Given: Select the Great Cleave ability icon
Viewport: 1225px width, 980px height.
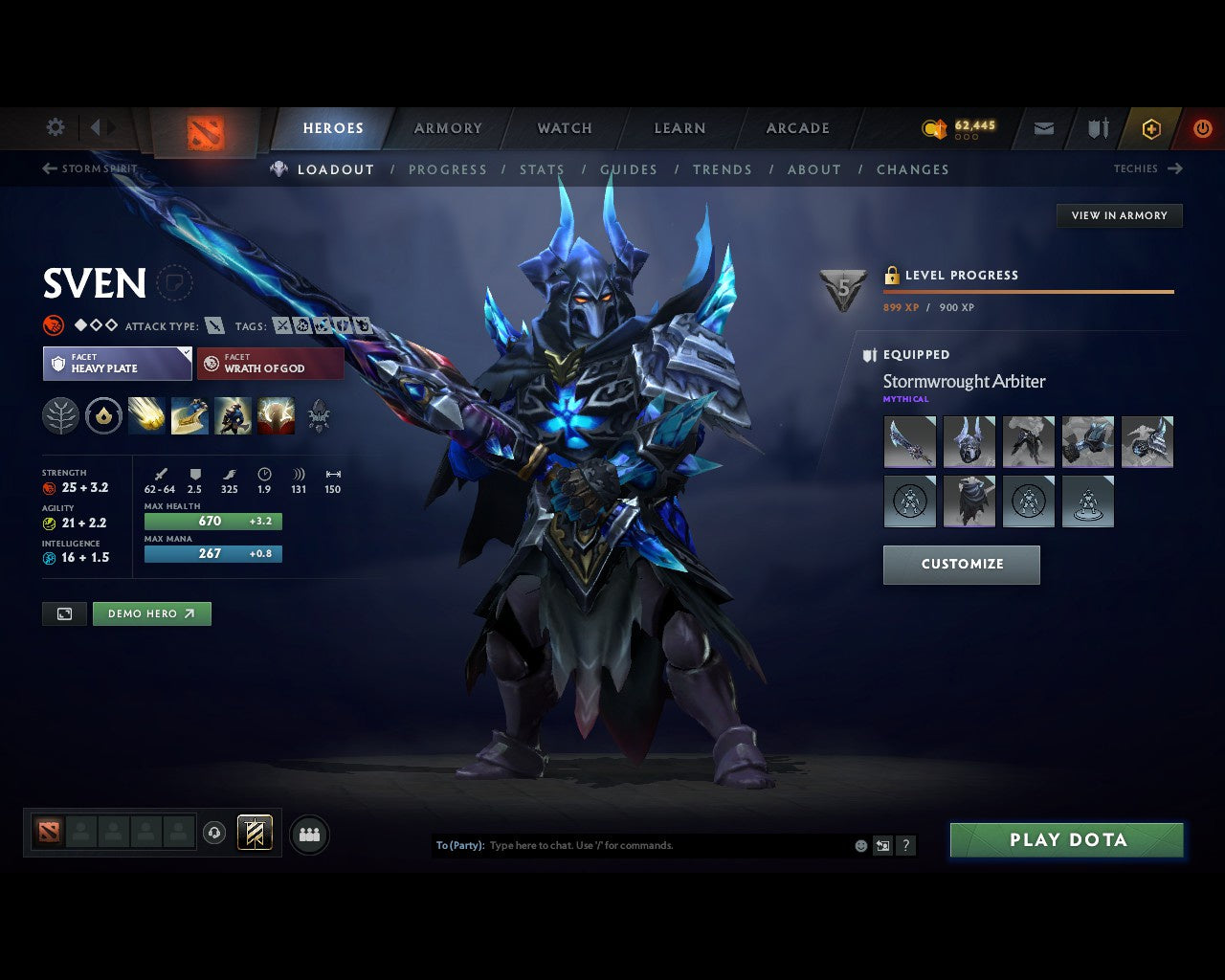Looking at the screenshot, I should 189,415.
